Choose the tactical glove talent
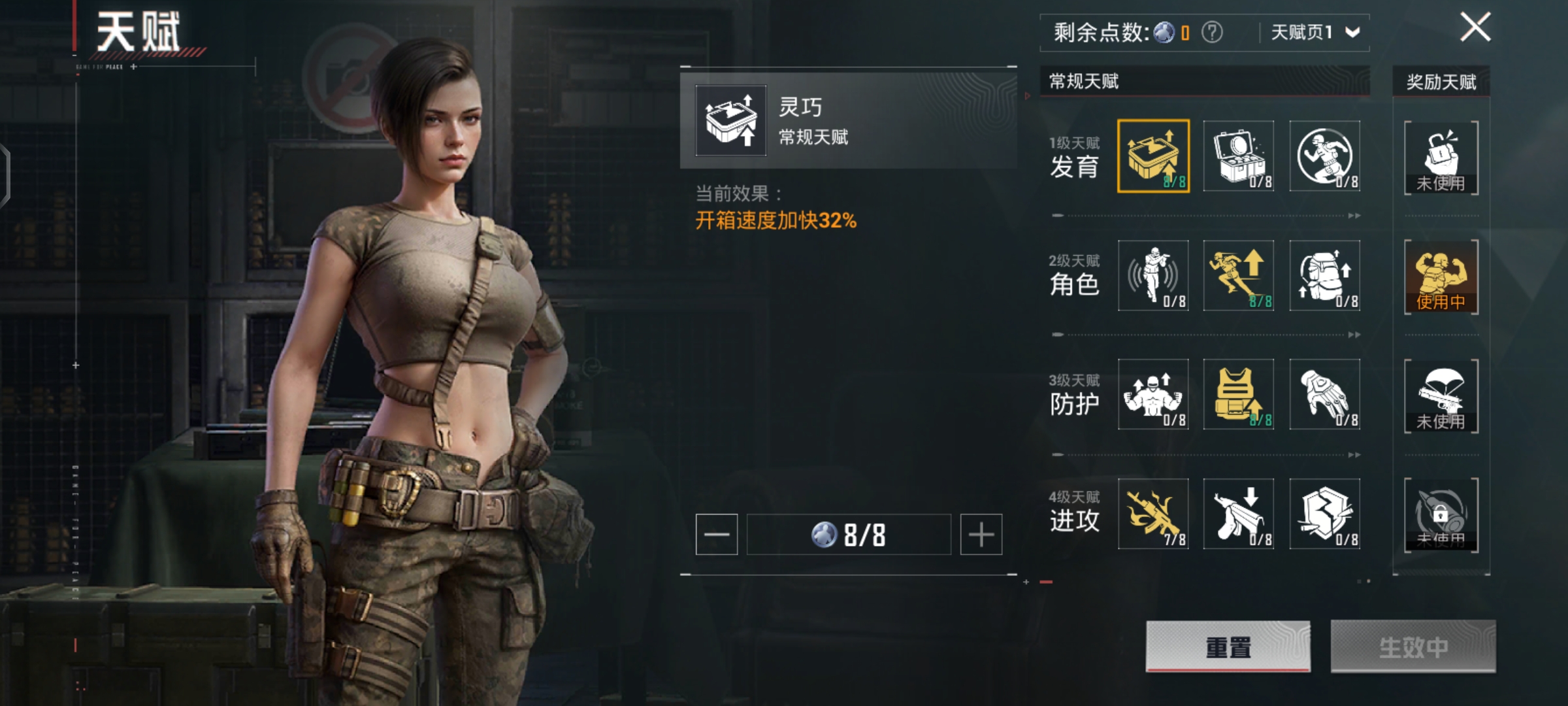Viewport: 1568px width, 706px height. (x=1324, y=394)
